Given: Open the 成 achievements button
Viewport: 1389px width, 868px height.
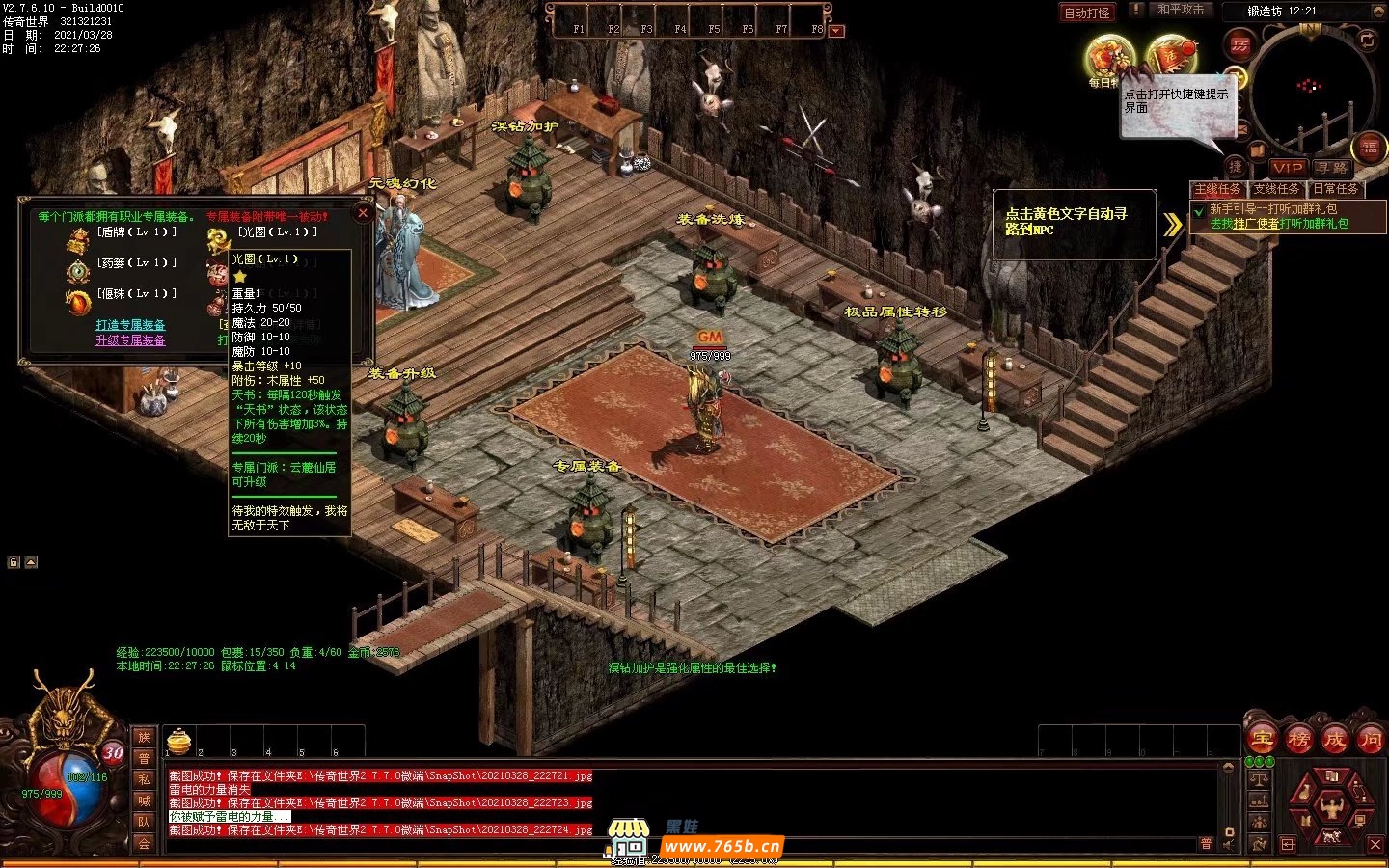Looking at the screenshot, I should tap(1334, 741).
